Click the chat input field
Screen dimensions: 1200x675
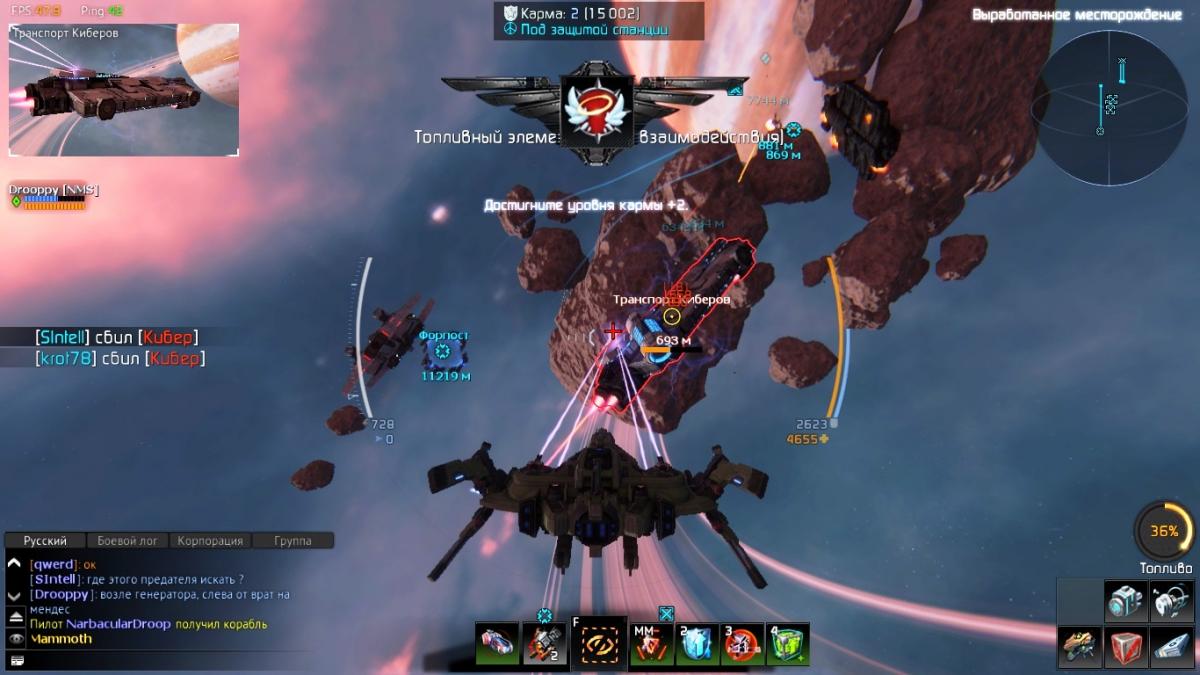pos(170,660)
